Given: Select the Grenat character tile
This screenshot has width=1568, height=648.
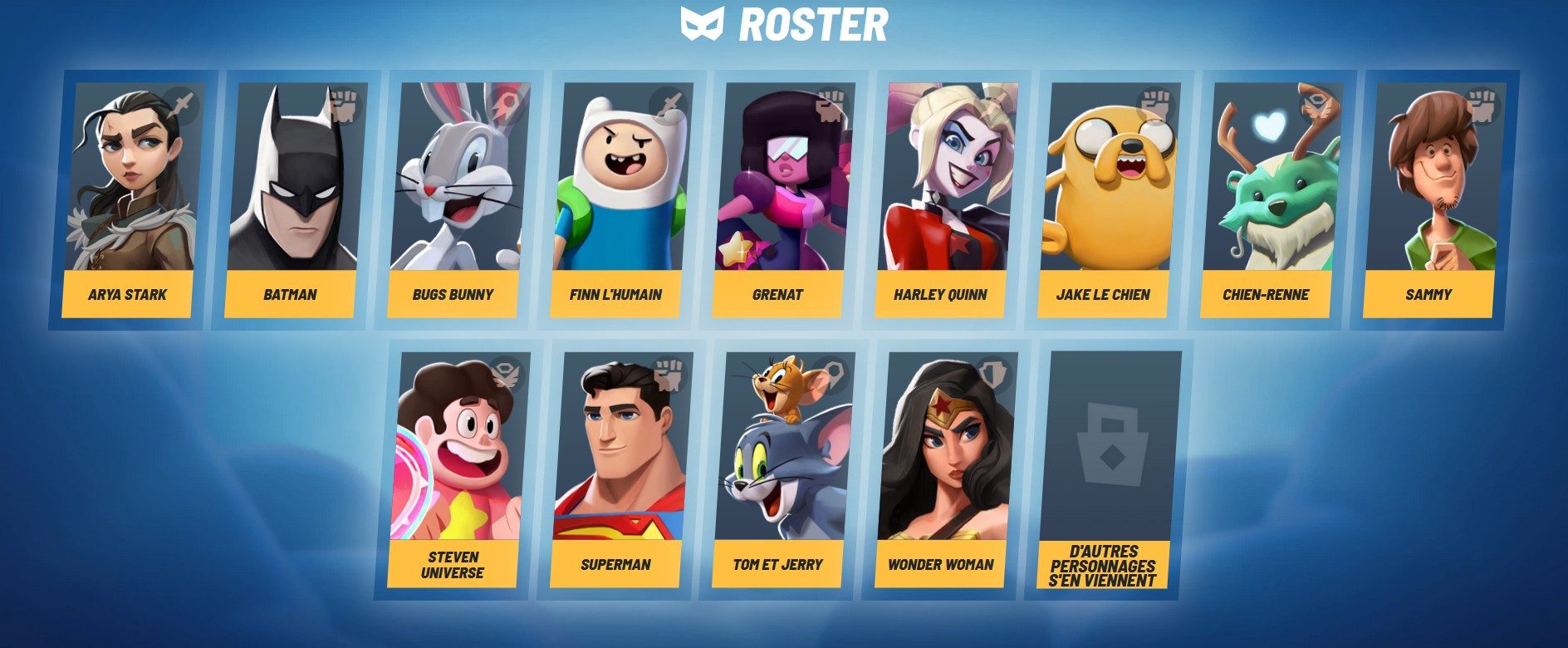Looking at the screenshot, I should point(781,199).
